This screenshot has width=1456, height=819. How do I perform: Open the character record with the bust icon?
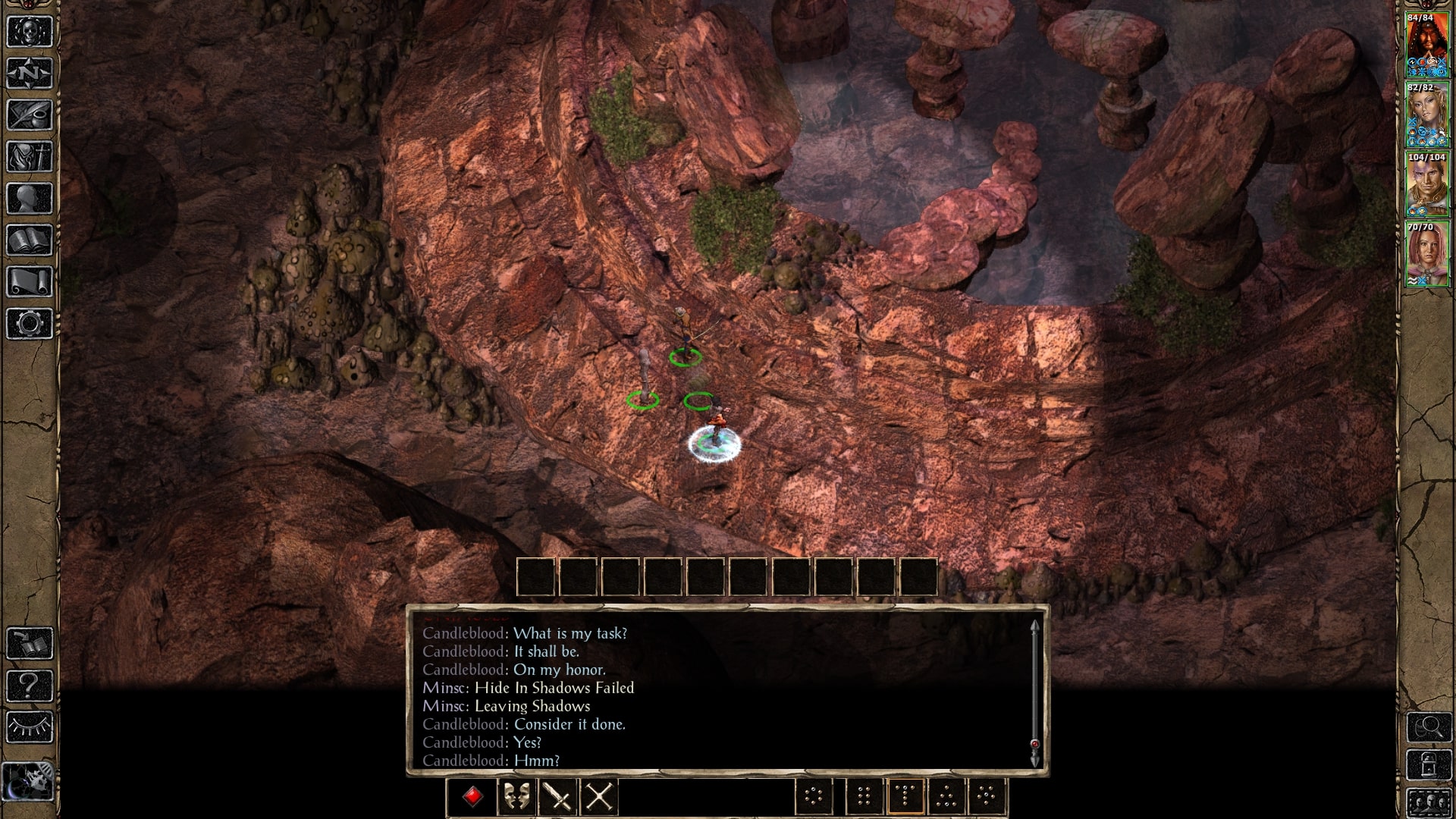(x=30, y=199)
